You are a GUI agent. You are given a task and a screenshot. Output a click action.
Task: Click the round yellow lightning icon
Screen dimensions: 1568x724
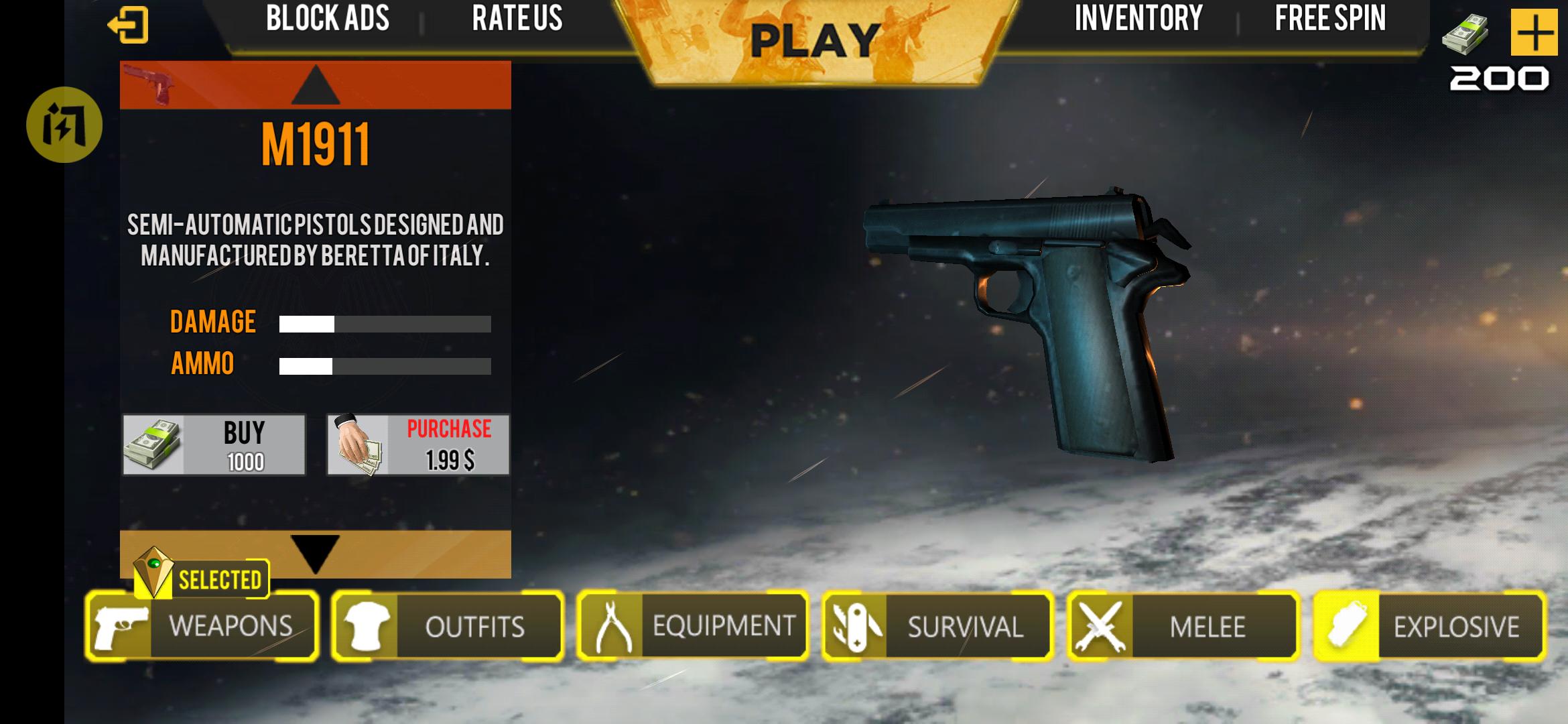click(64, 125)
